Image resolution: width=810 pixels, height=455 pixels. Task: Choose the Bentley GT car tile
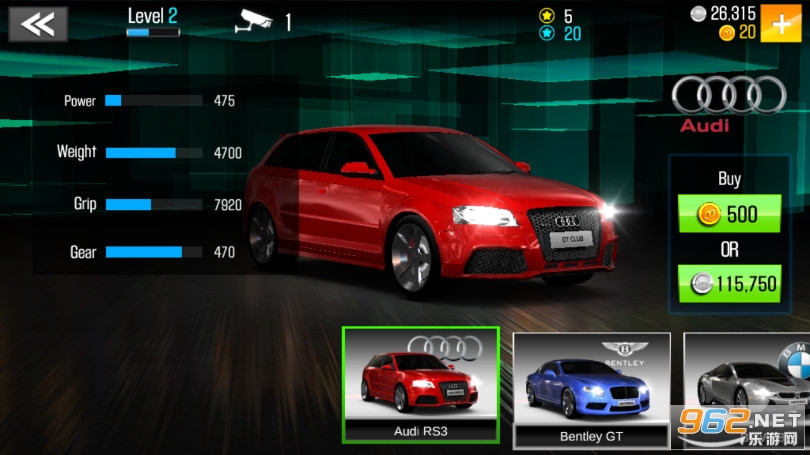pyautogui.click(x=591, y=390)
